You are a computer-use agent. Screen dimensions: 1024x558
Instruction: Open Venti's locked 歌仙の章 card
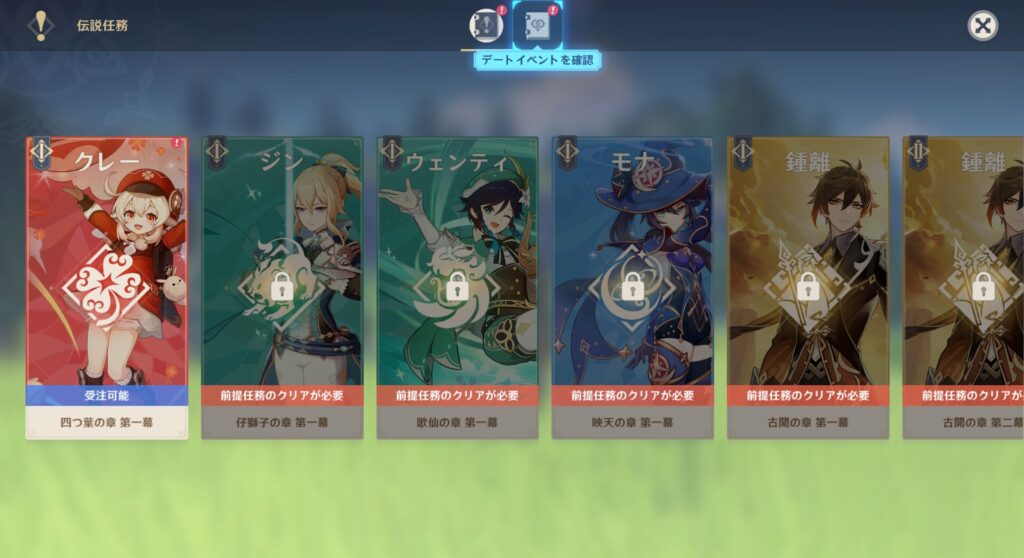click(457, 288)
